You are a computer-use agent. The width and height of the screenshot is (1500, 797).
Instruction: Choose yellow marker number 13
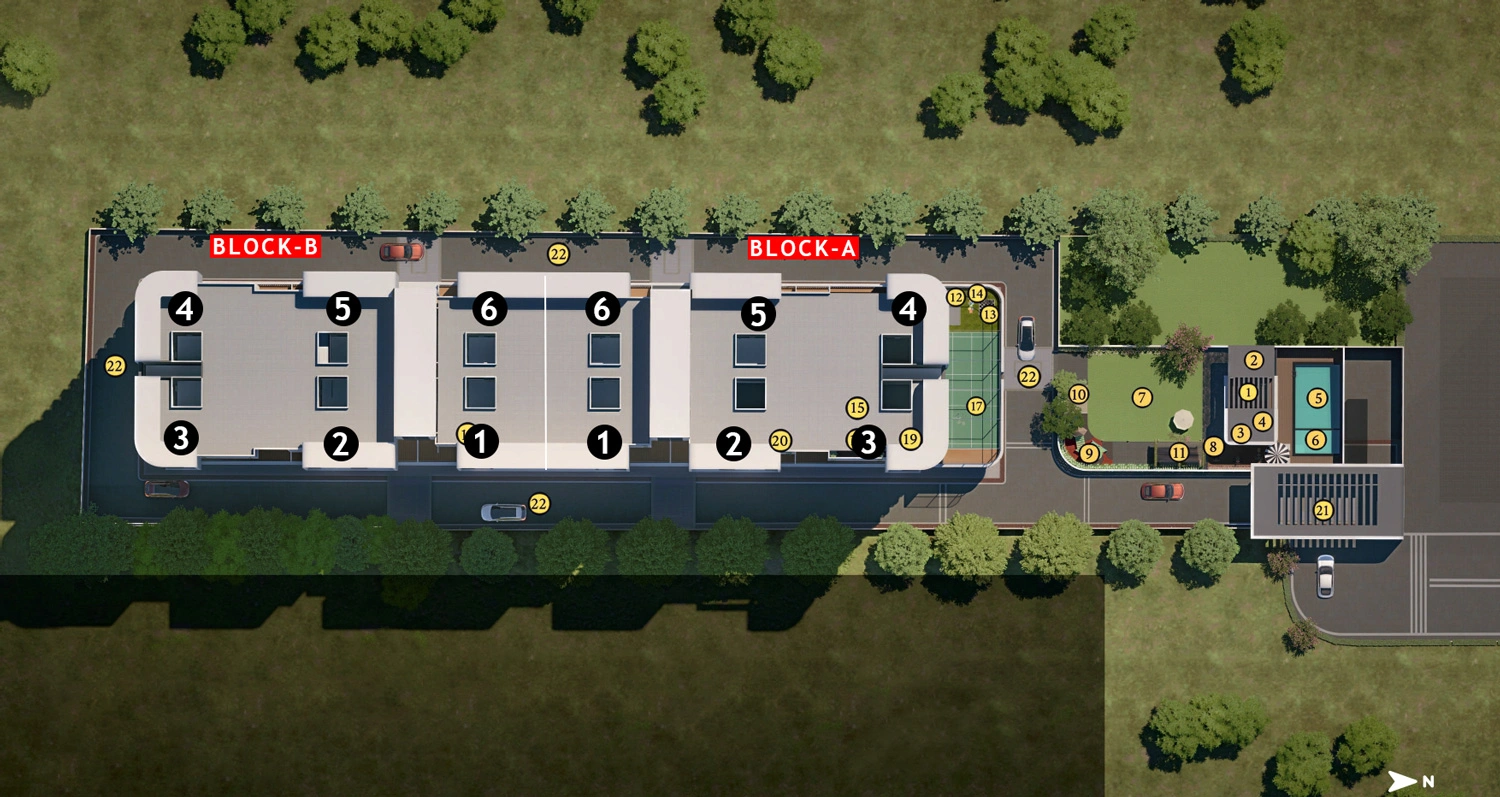(x=989, y=314)
